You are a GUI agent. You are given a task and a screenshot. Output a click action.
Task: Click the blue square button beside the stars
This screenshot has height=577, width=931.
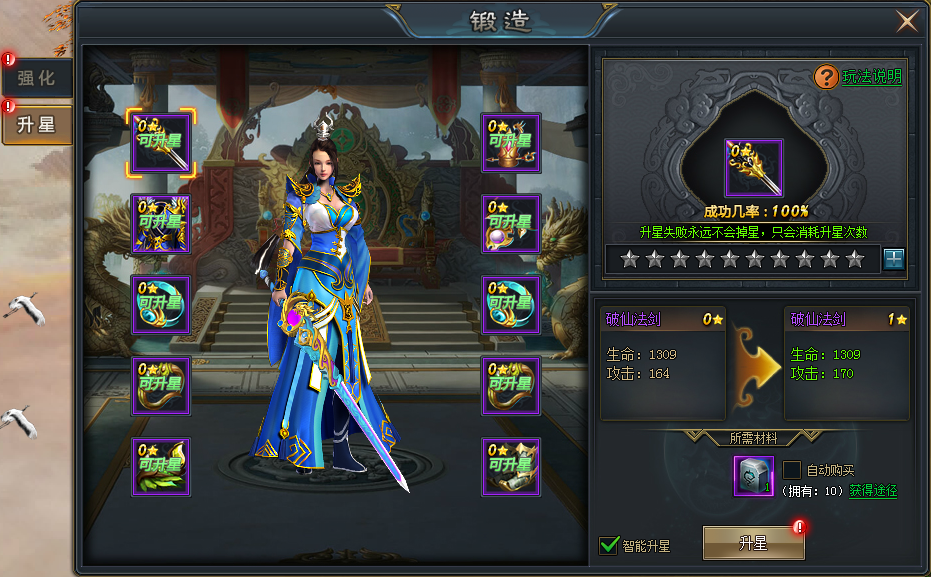[894, 260]
